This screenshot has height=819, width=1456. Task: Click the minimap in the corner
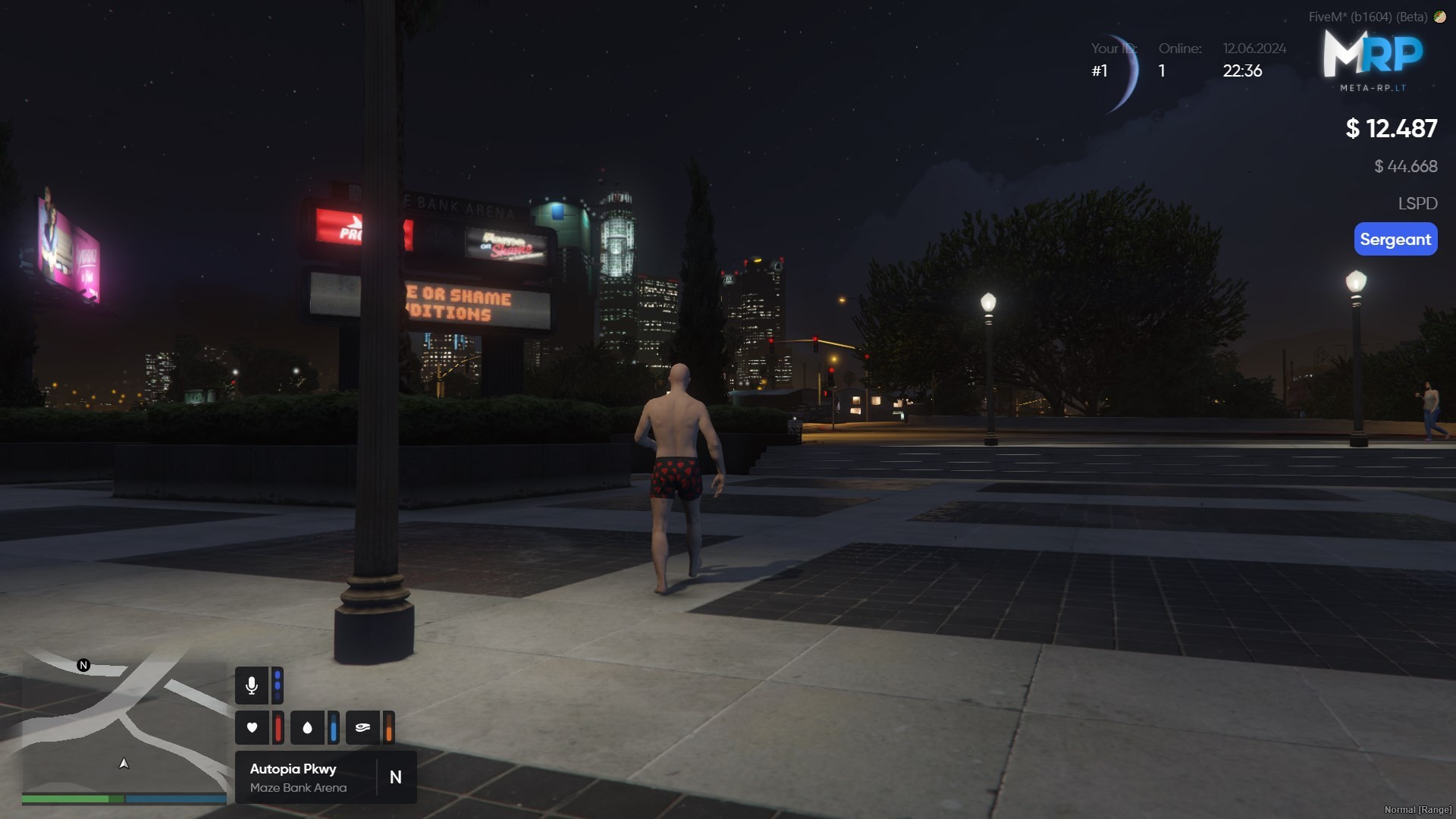coord(124,728)
